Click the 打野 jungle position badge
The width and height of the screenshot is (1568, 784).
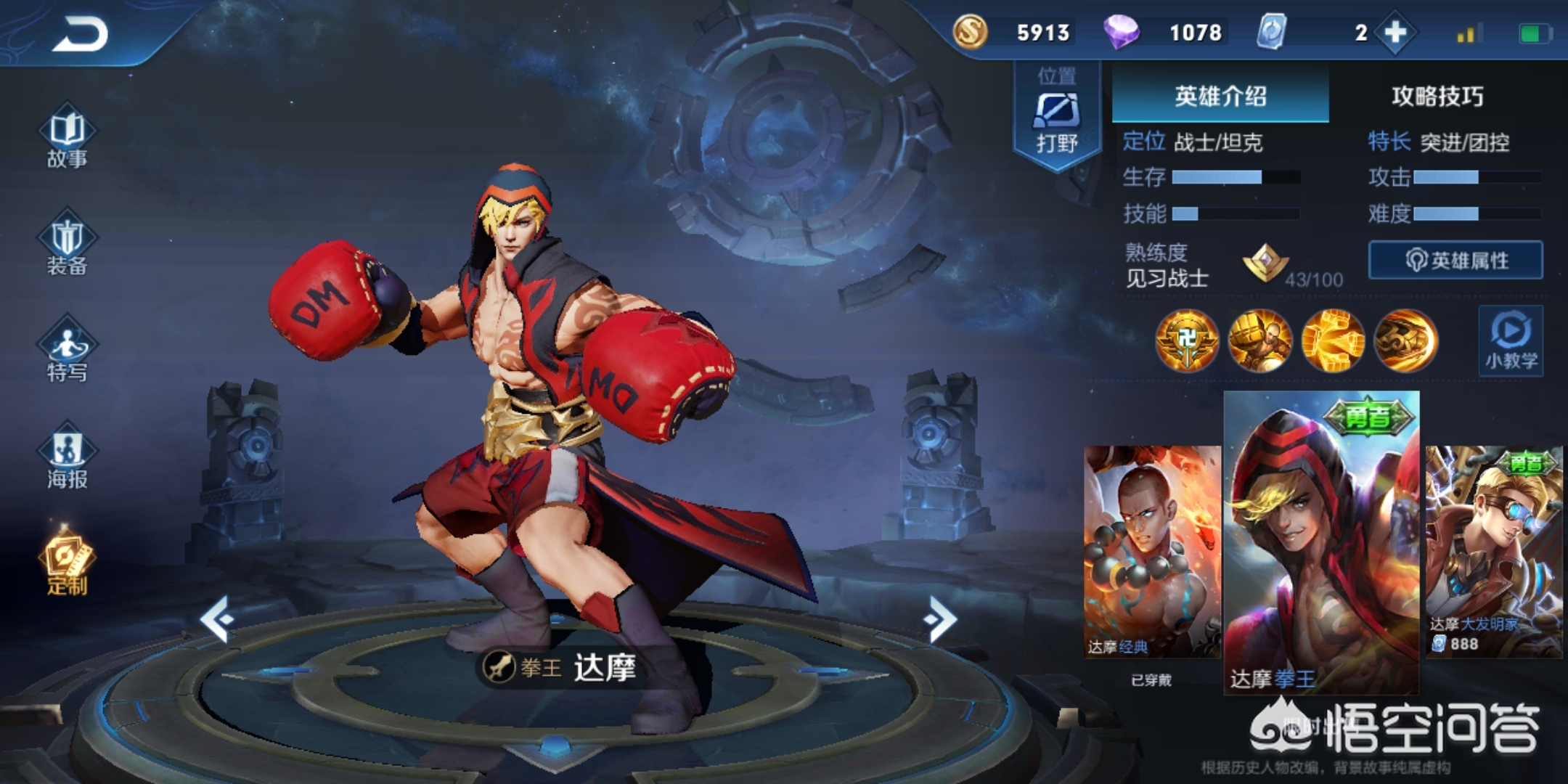(1056, 116)
